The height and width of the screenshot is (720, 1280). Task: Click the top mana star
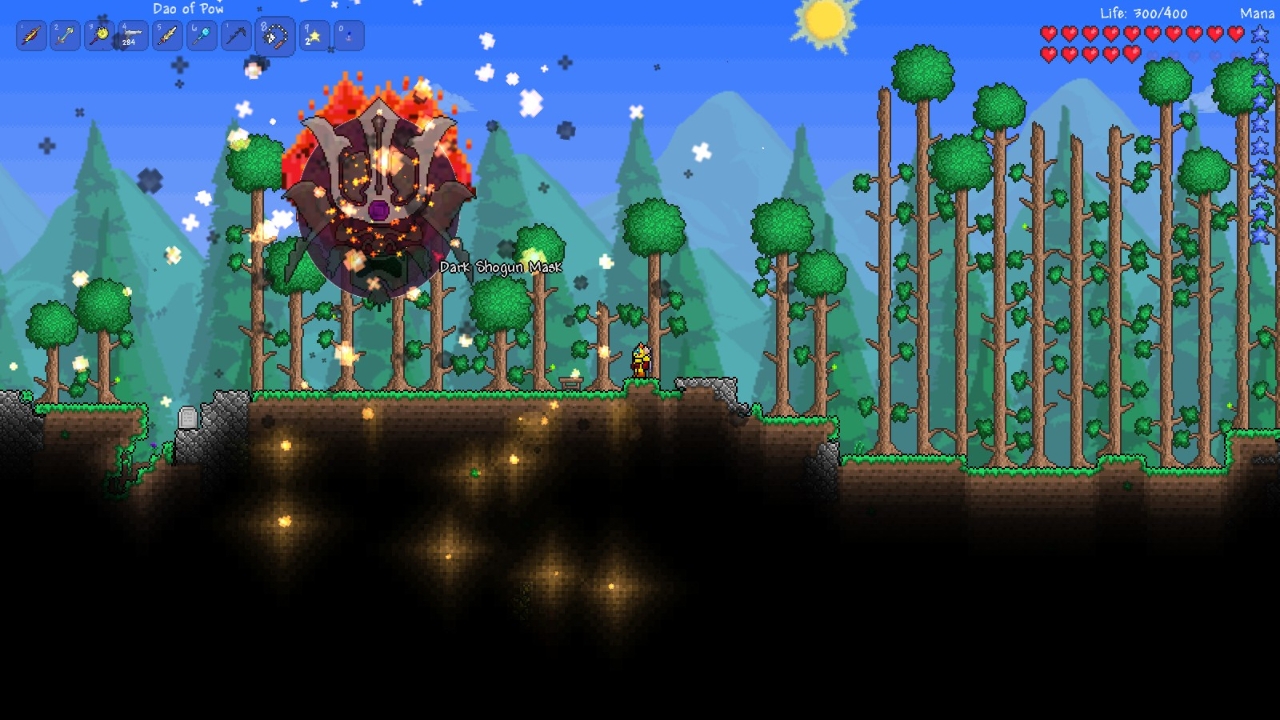(1258, 33)
